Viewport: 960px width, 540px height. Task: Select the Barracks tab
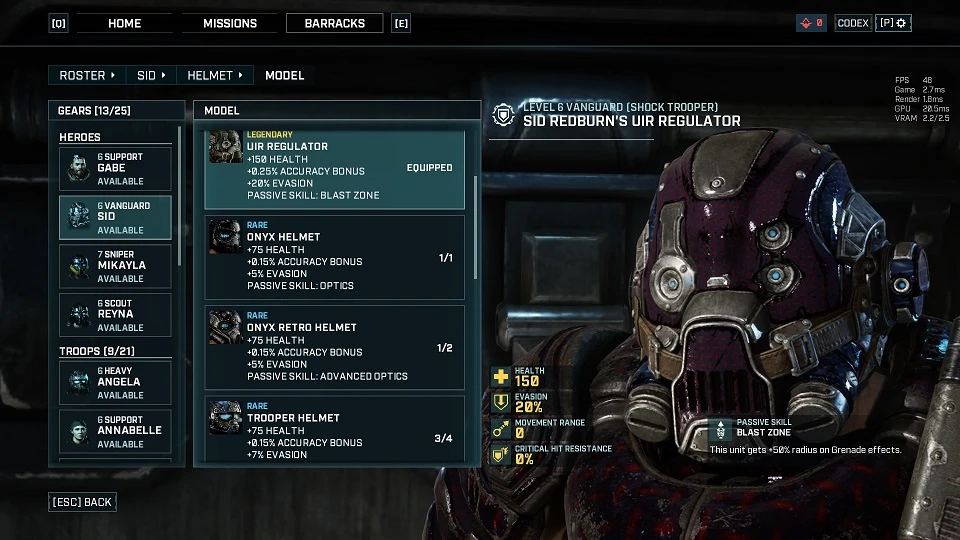pyautogui.click(x=334, y=23)
